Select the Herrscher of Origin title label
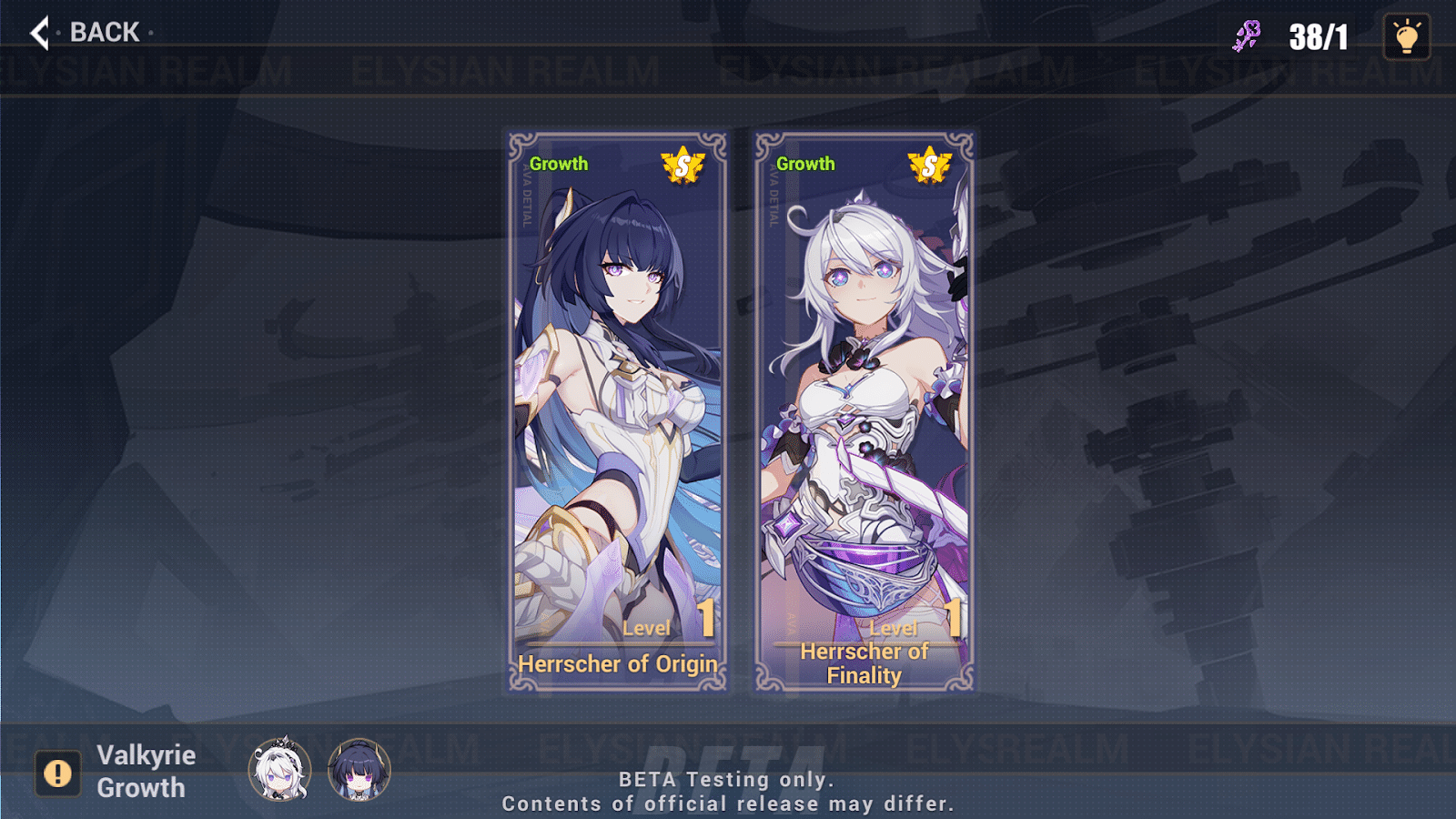The height and width of the screenshot is (819, 1456). click(618, 664)
